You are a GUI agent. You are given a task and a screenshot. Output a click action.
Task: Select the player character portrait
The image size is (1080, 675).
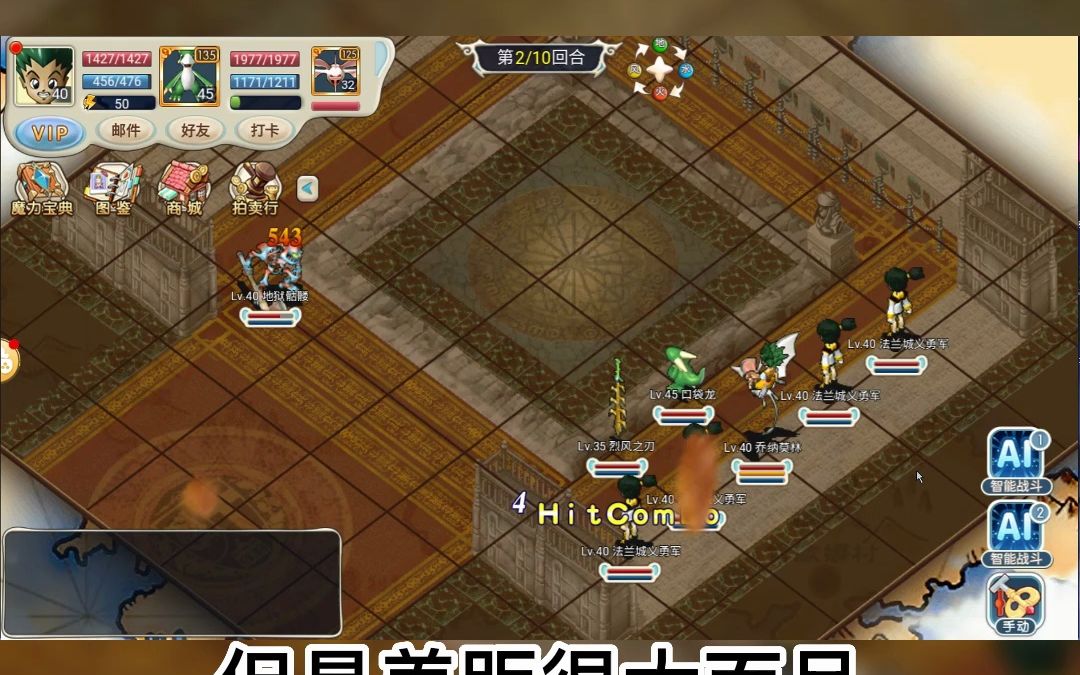pos(44,77)
